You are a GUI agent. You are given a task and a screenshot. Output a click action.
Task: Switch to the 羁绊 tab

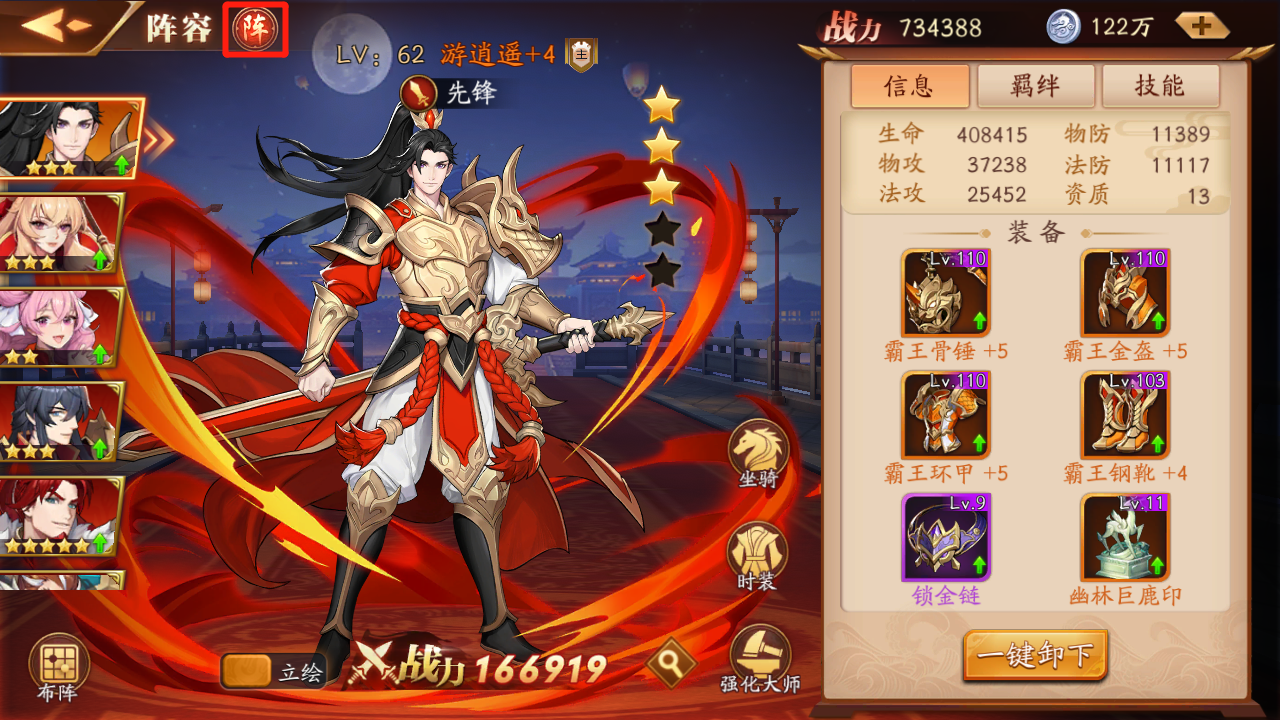1035,87
